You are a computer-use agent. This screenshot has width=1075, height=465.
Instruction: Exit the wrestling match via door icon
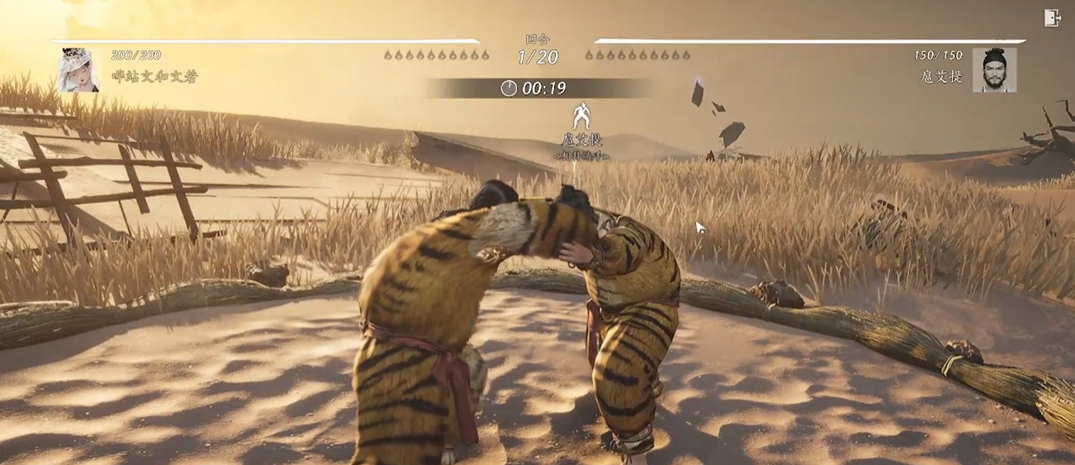[x=1051, y=17]
